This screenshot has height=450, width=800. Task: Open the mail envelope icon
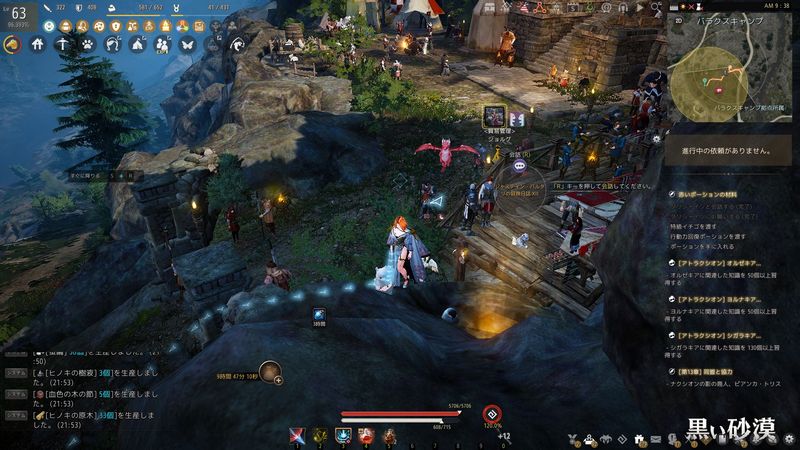point(656,439)
